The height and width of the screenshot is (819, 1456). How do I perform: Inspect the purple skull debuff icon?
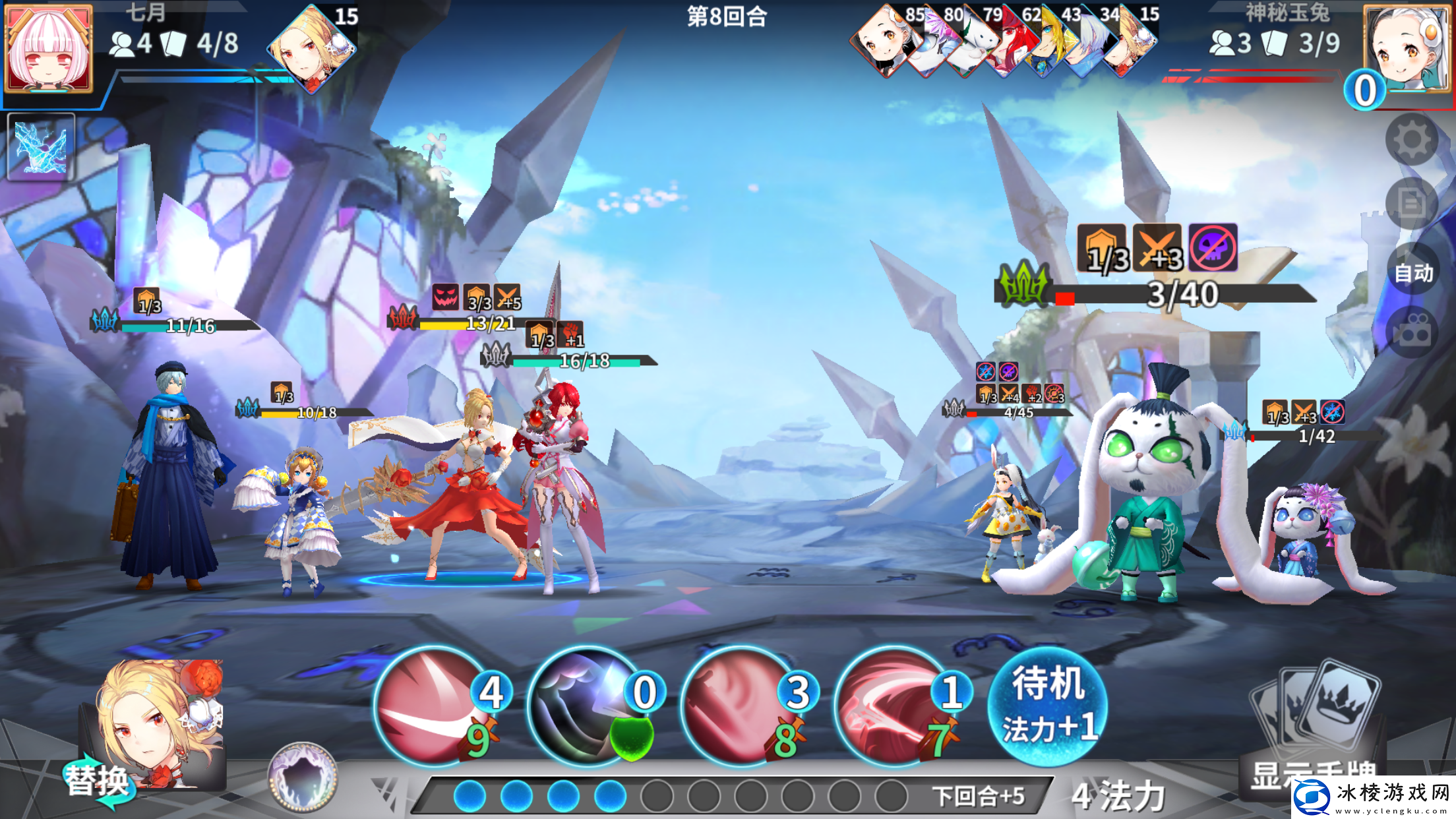tap(1213, 248)
